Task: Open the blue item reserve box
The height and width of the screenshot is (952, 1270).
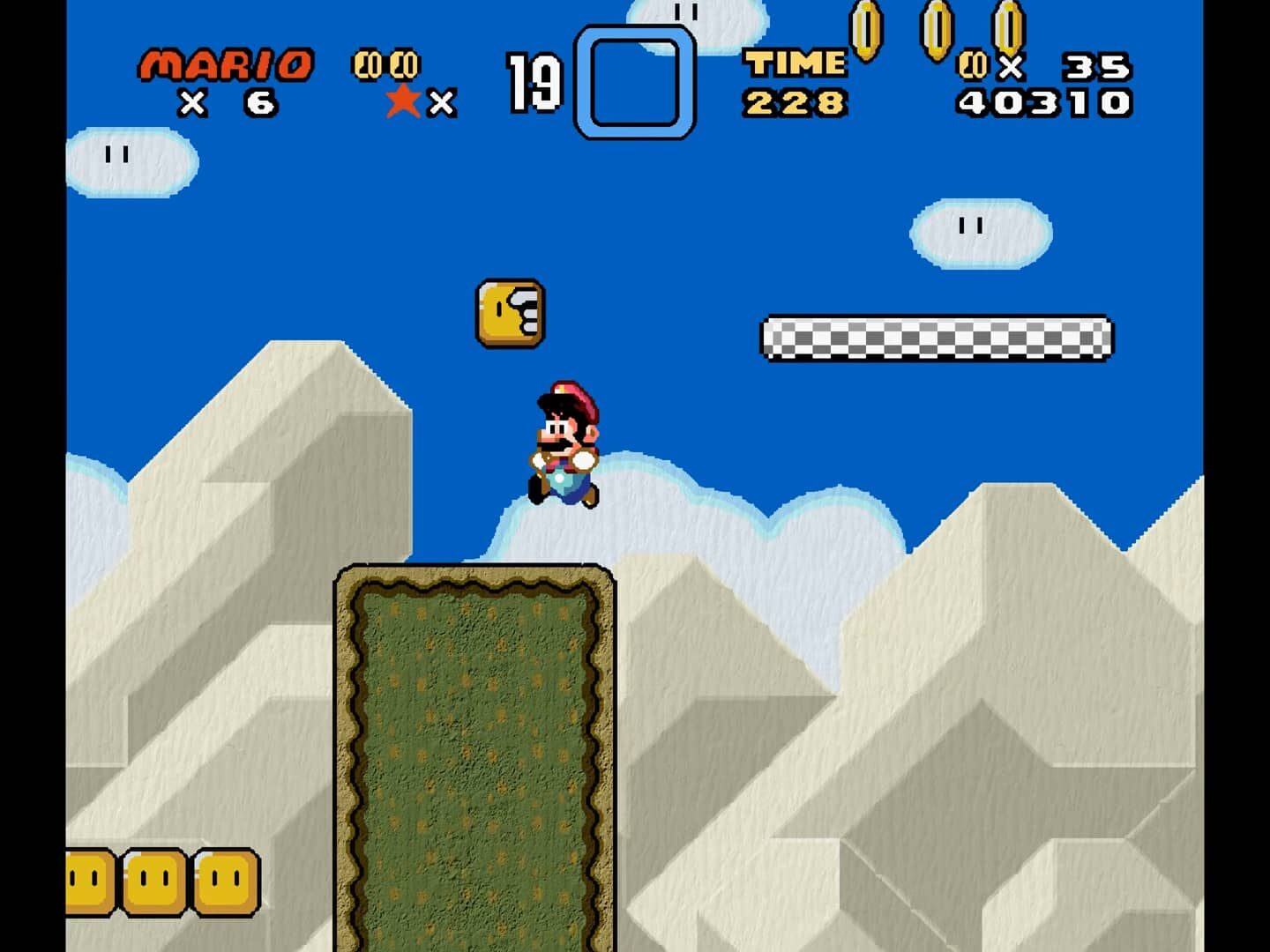Action: (x=634, y=79)
